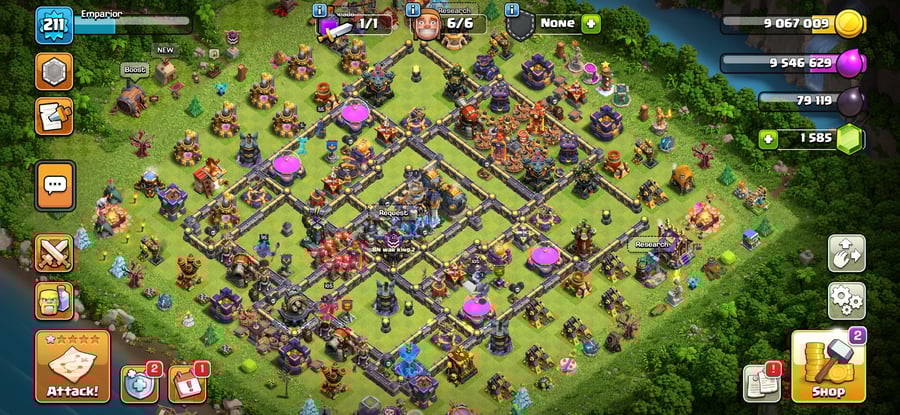Screen dimensions: 900x415
Task: Open the blue shield button with badge 2
Action: (139, 384)
